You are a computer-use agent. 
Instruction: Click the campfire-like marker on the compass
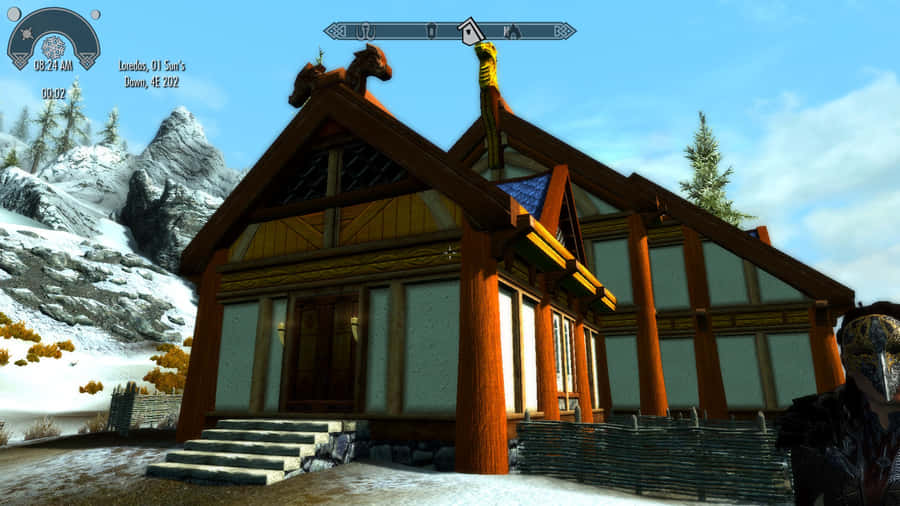[x=511, y=31]
